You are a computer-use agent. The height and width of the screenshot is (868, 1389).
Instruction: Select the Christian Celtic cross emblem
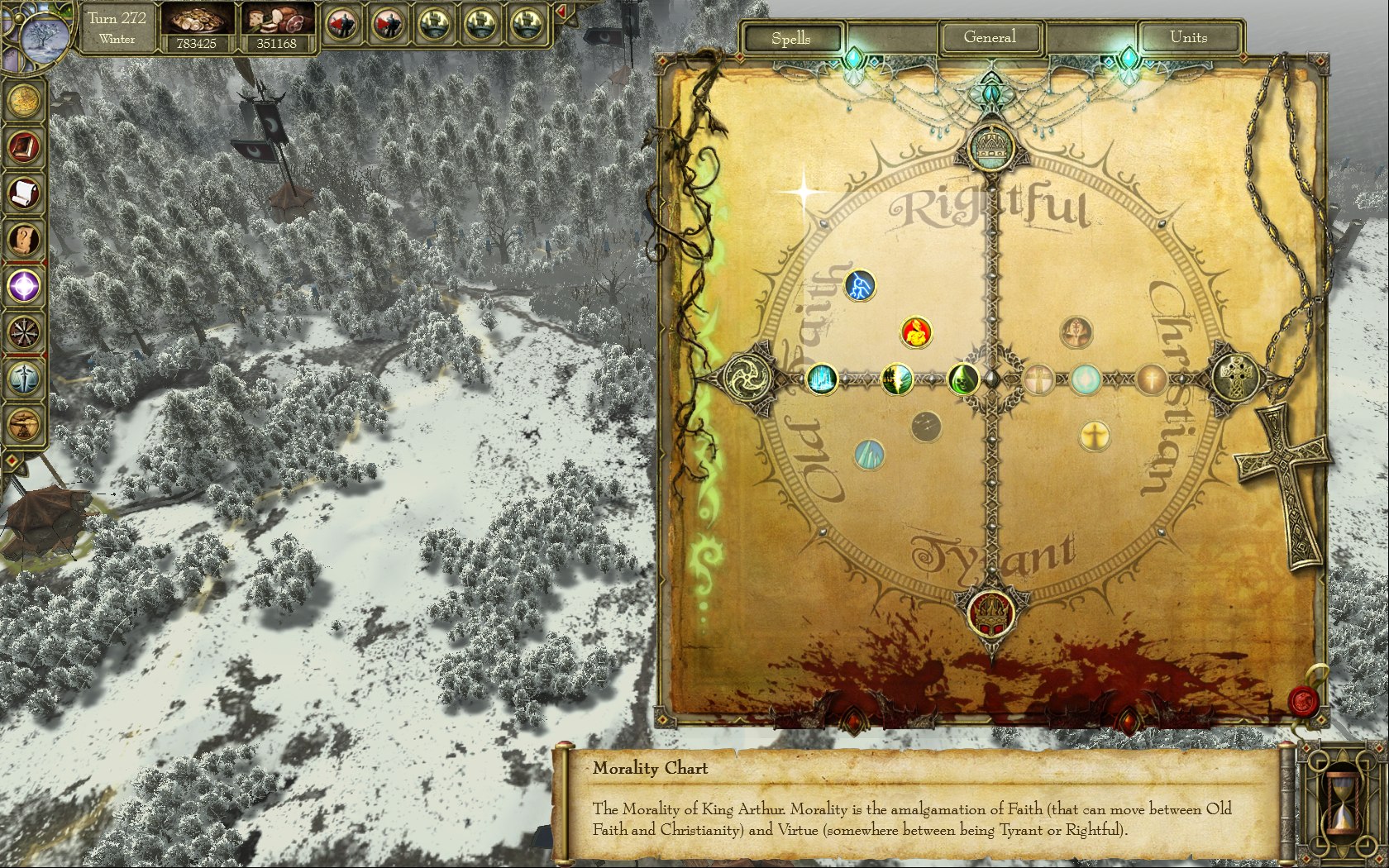pos(1236,379)
